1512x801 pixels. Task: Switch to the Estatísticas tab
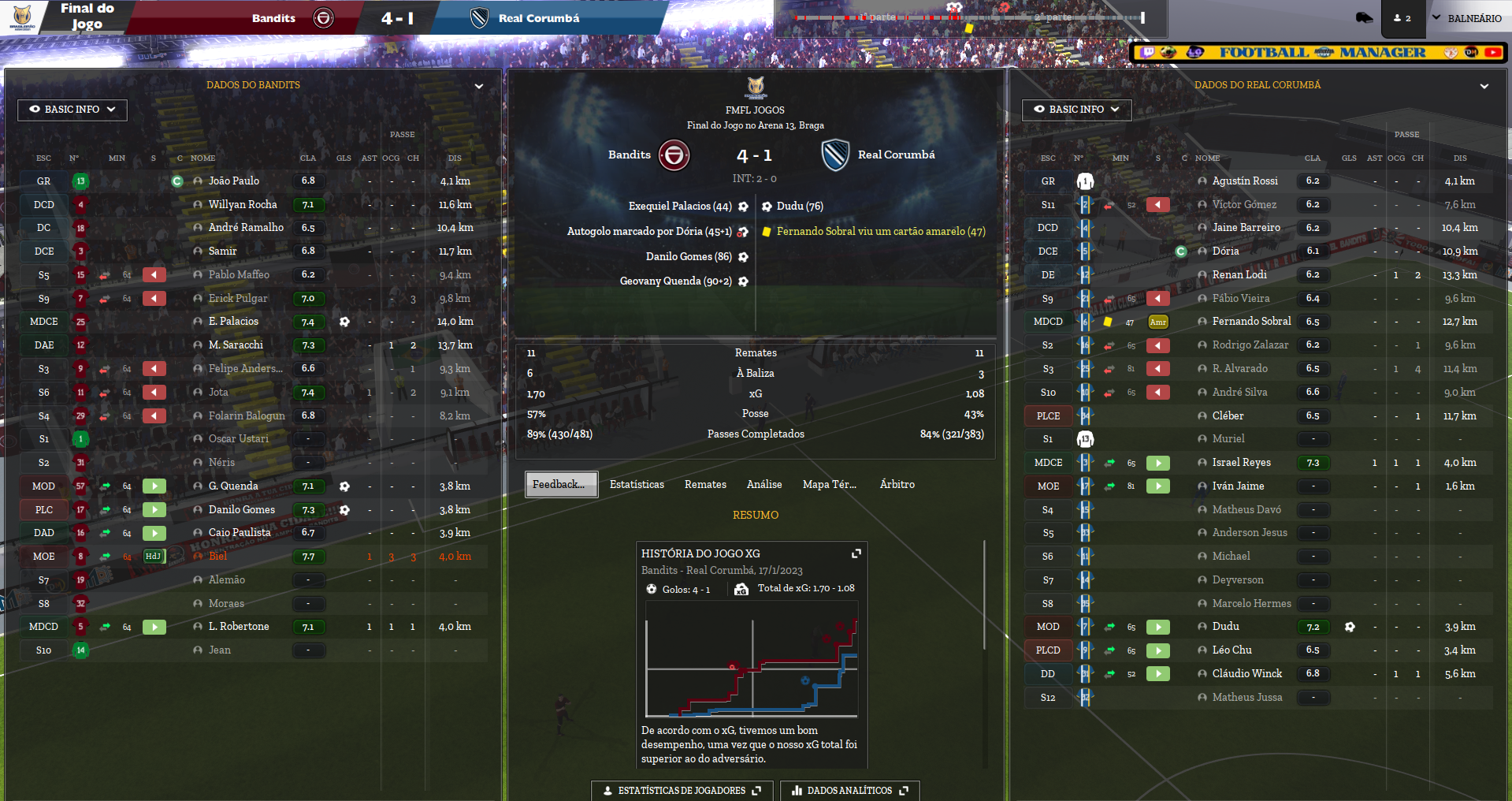click(x=637, y=484)
